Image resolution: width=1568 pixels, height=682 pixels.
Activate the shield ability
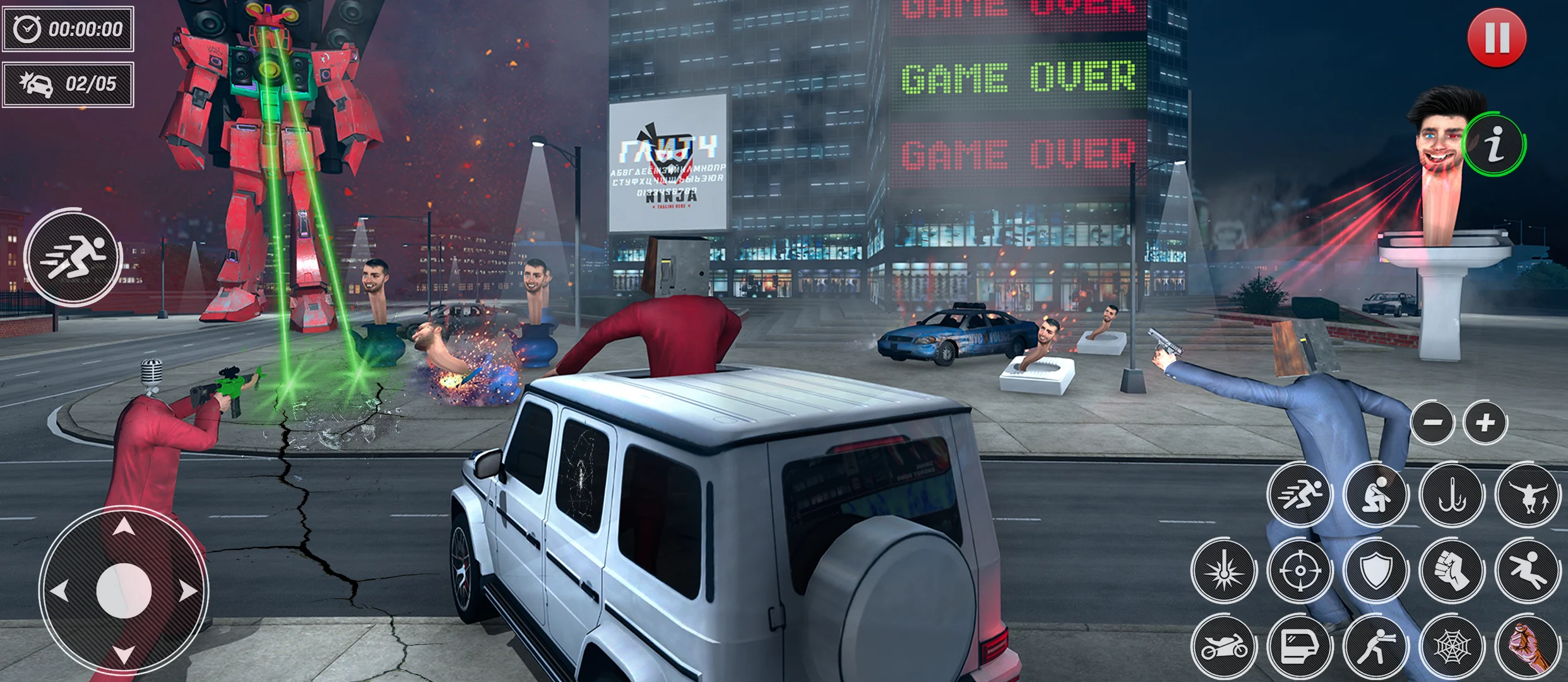point(1375,571)
